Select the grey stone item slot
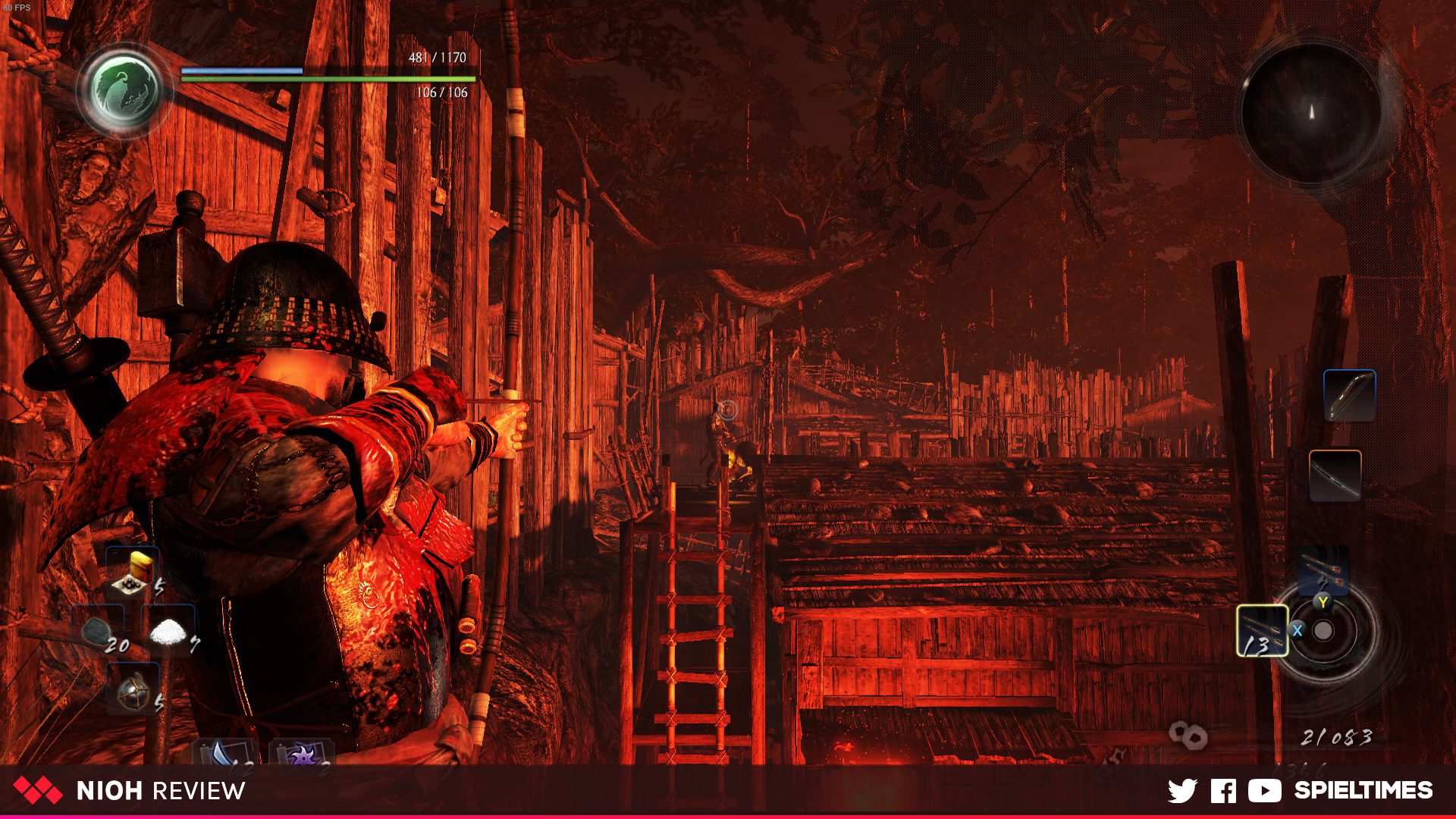The height and width of the screenshot is (819, 1456). (99, 631)
